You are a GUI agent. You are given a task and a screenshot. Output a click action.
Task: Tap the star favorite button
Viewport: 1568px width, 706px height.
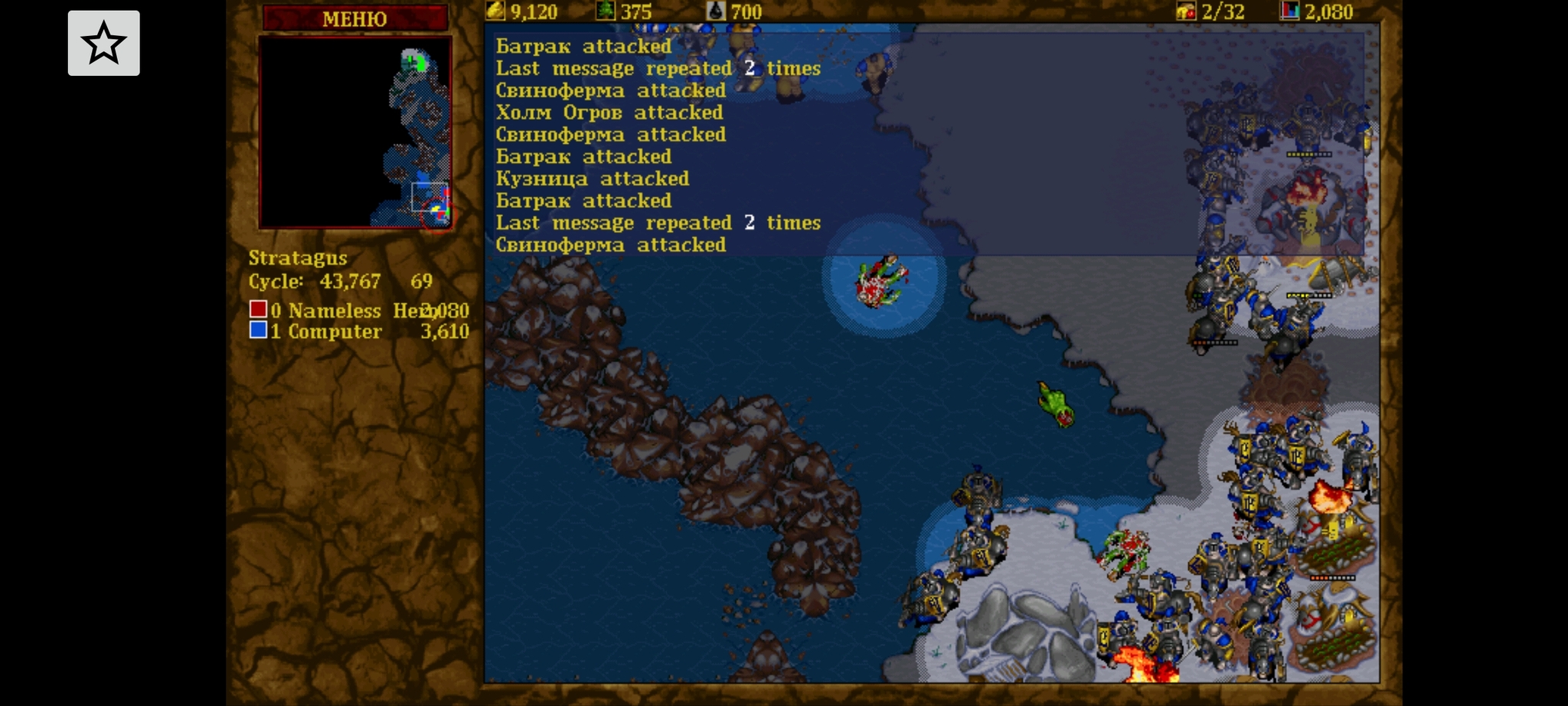[104, 44]
